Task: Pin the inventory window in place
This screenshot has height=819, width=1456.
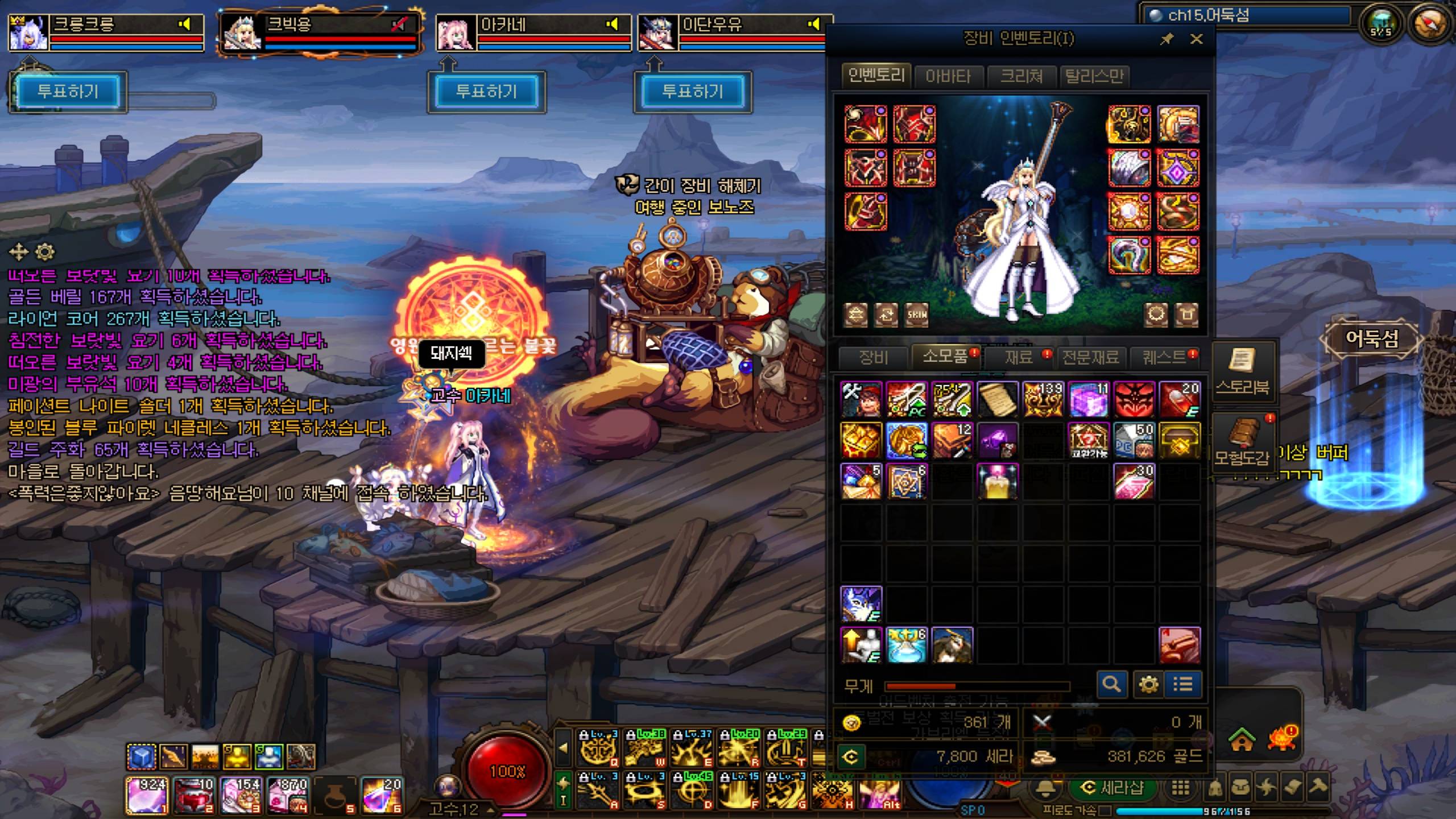Action: [1167, 39]
